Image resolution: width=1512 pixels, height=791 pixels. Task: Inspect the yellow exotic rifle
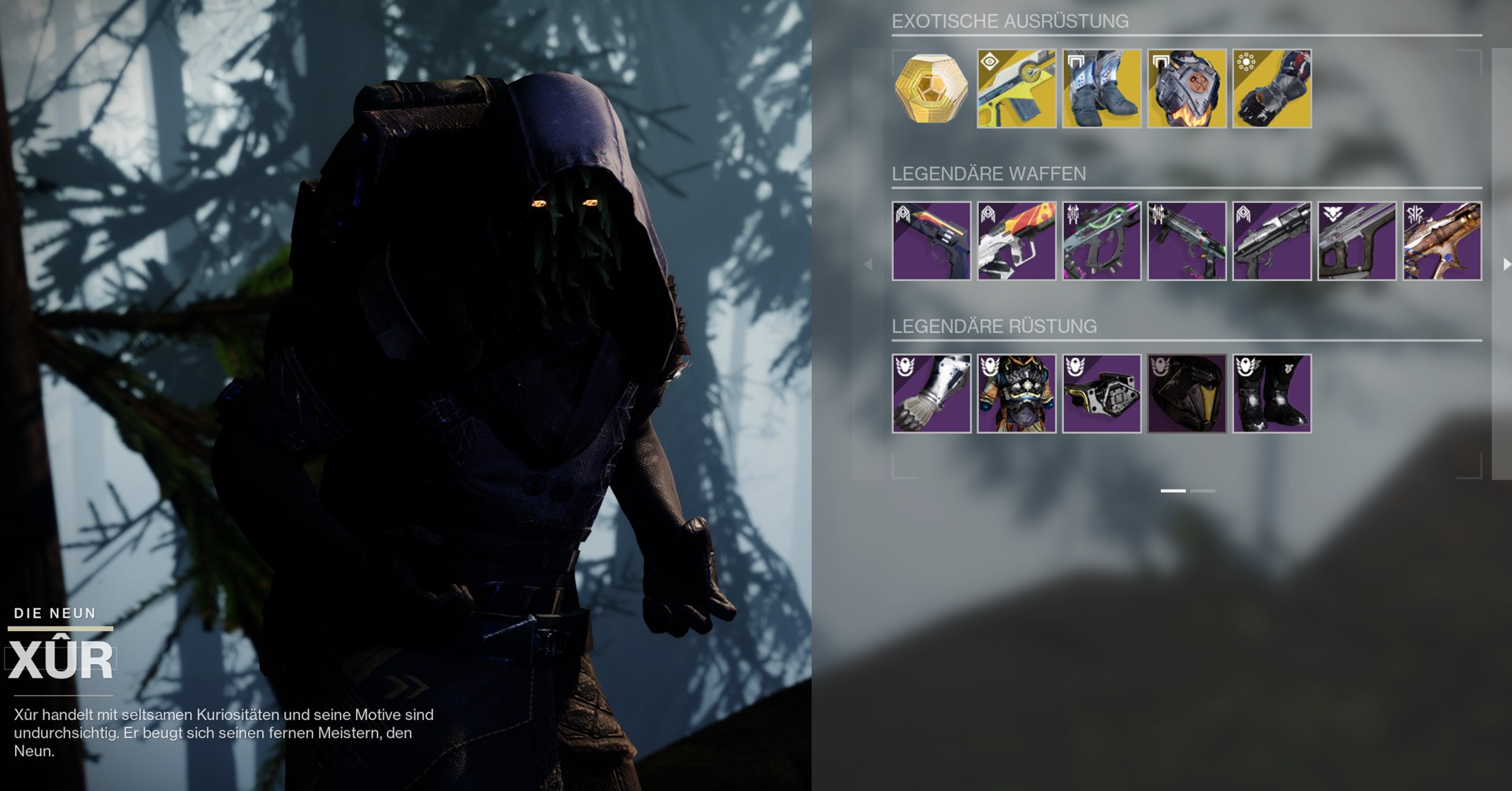[x=1016, y=89]
